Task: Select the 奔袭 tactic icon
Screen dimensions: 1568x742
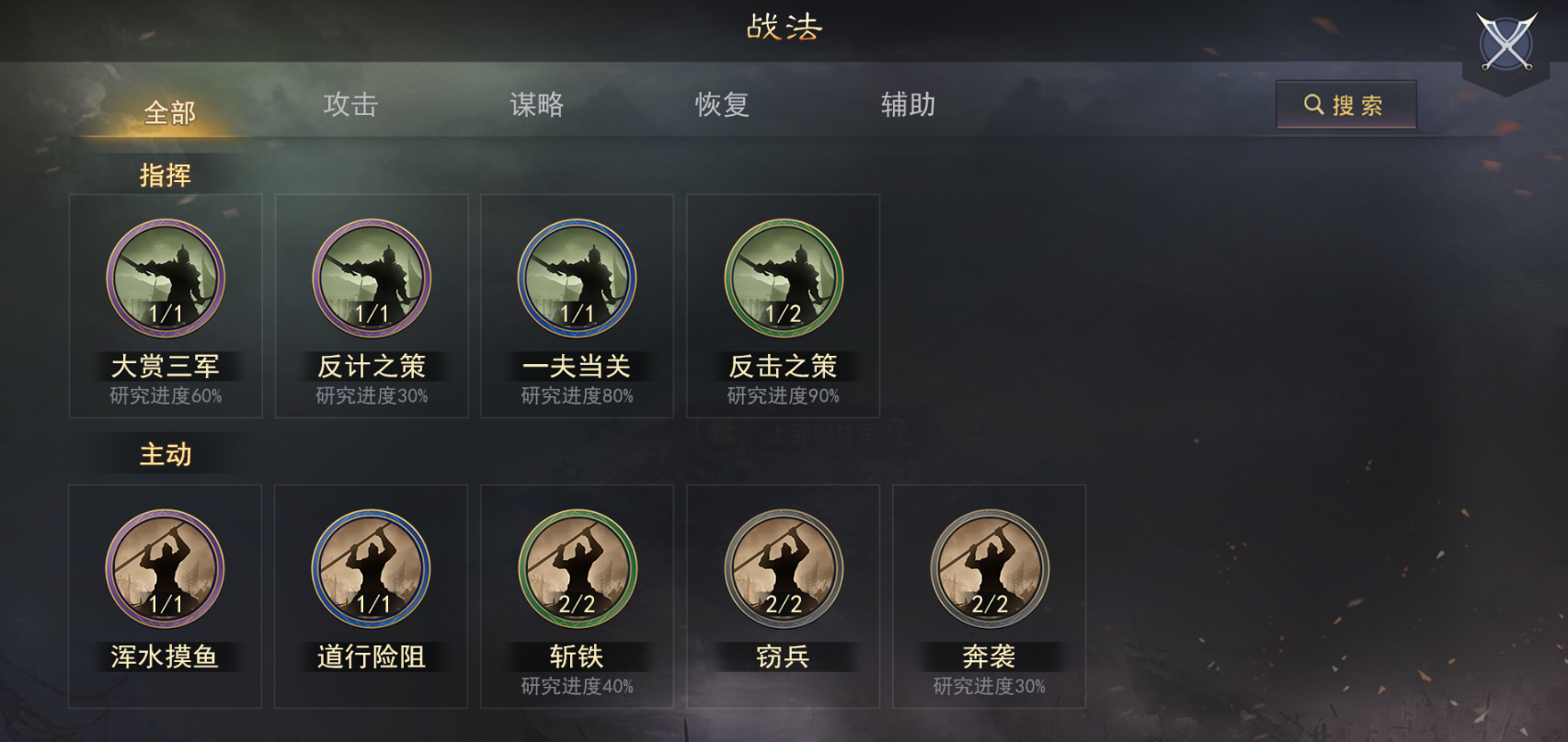Action: coord(989,570)
